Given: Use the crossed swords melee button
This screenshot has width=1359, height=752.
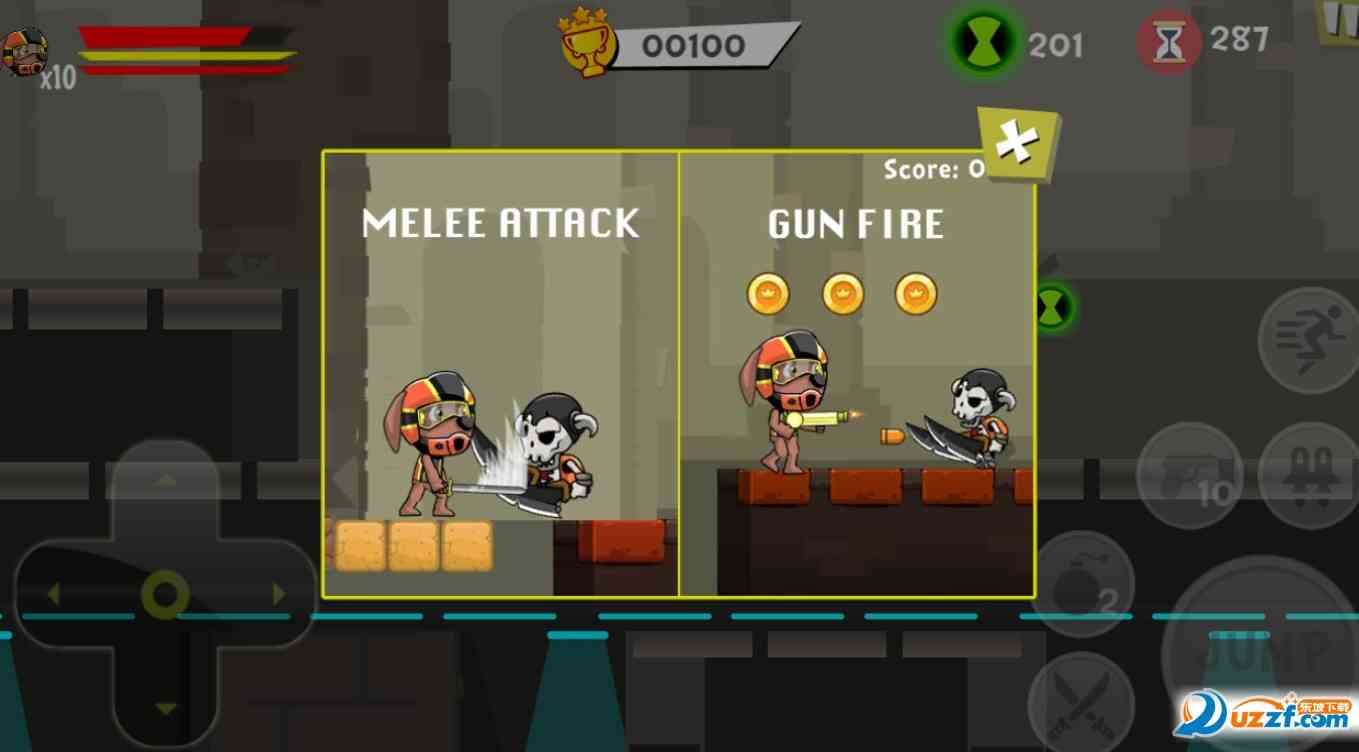Looking at the screenshot, I should (1081, 701).
